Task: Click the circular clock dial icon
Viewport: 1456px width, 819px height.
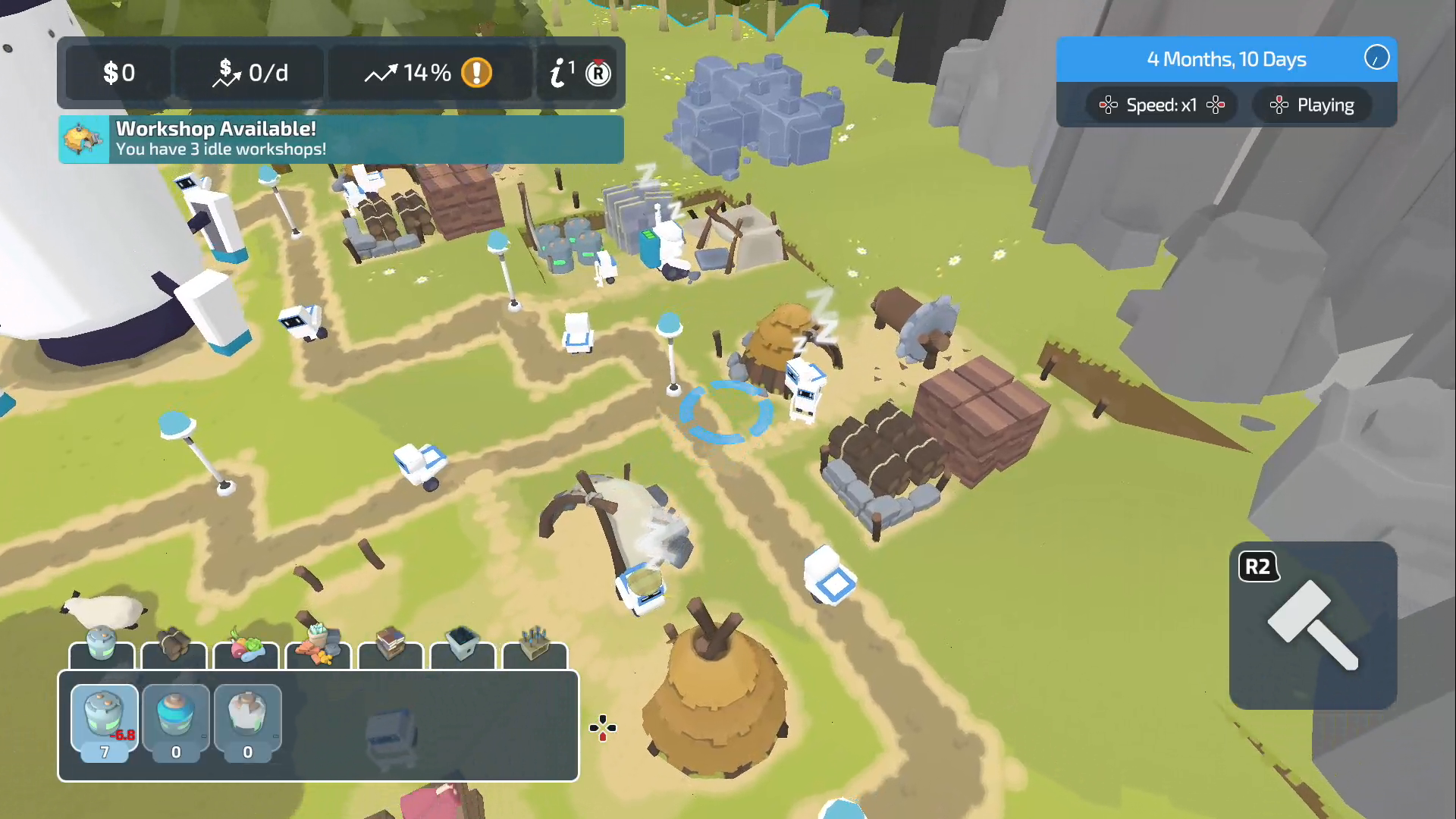Action: tap(1376, 59)
